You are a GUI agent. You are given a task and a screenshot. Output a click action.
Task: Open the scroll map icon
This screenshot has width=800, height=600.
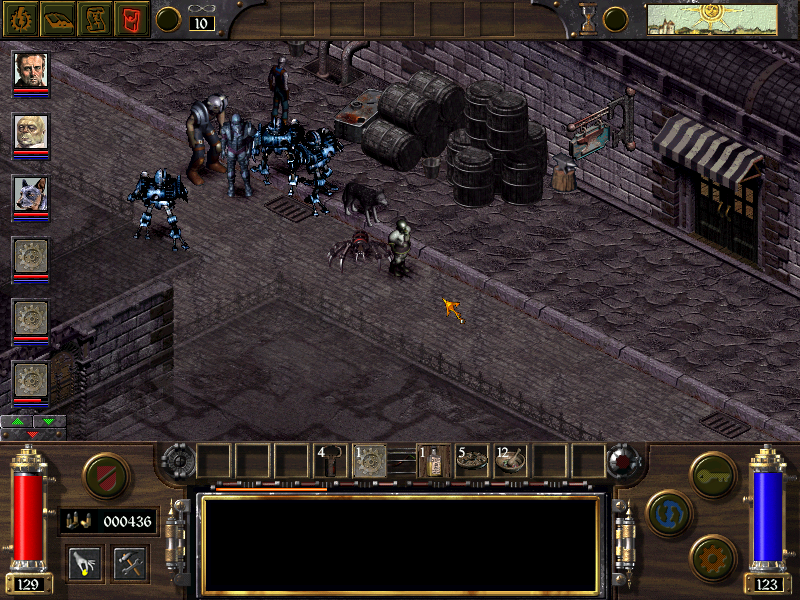click(94, 18)
